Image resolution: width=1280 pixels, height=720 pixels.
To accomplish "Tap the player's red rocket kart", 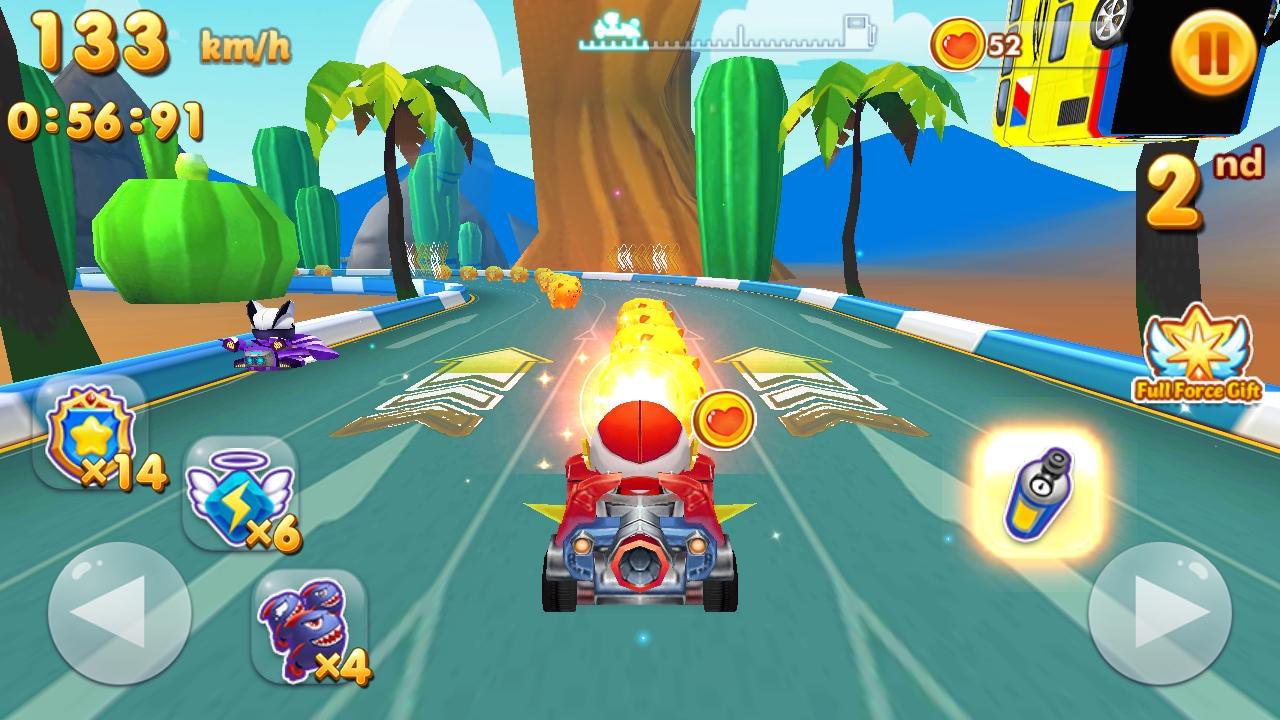I will click(640, 530).
